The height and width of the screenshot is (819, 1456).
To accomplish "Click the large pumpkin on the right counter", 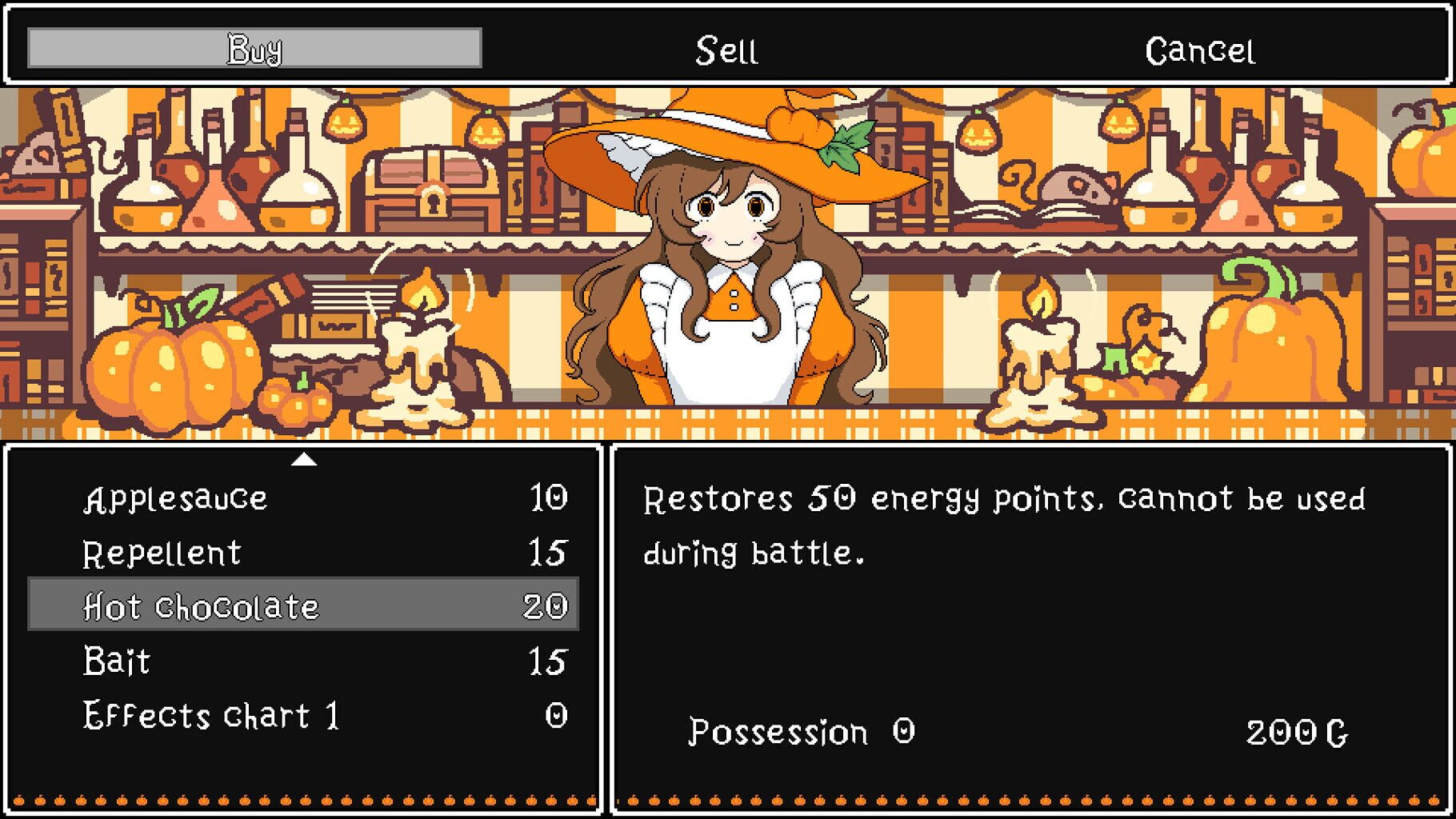I will click(1272, 352).
